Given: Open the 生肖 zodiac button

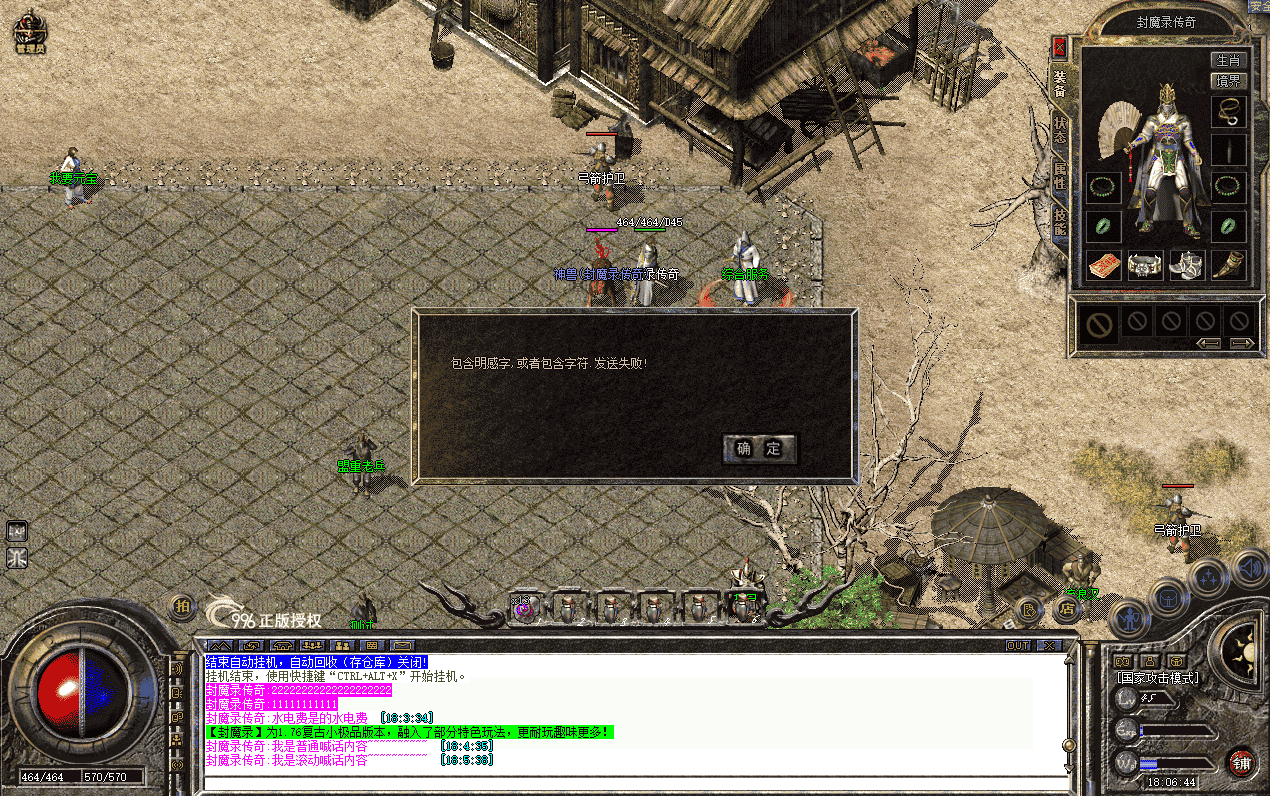Looking at the screenshot, I should (1227, 61).
